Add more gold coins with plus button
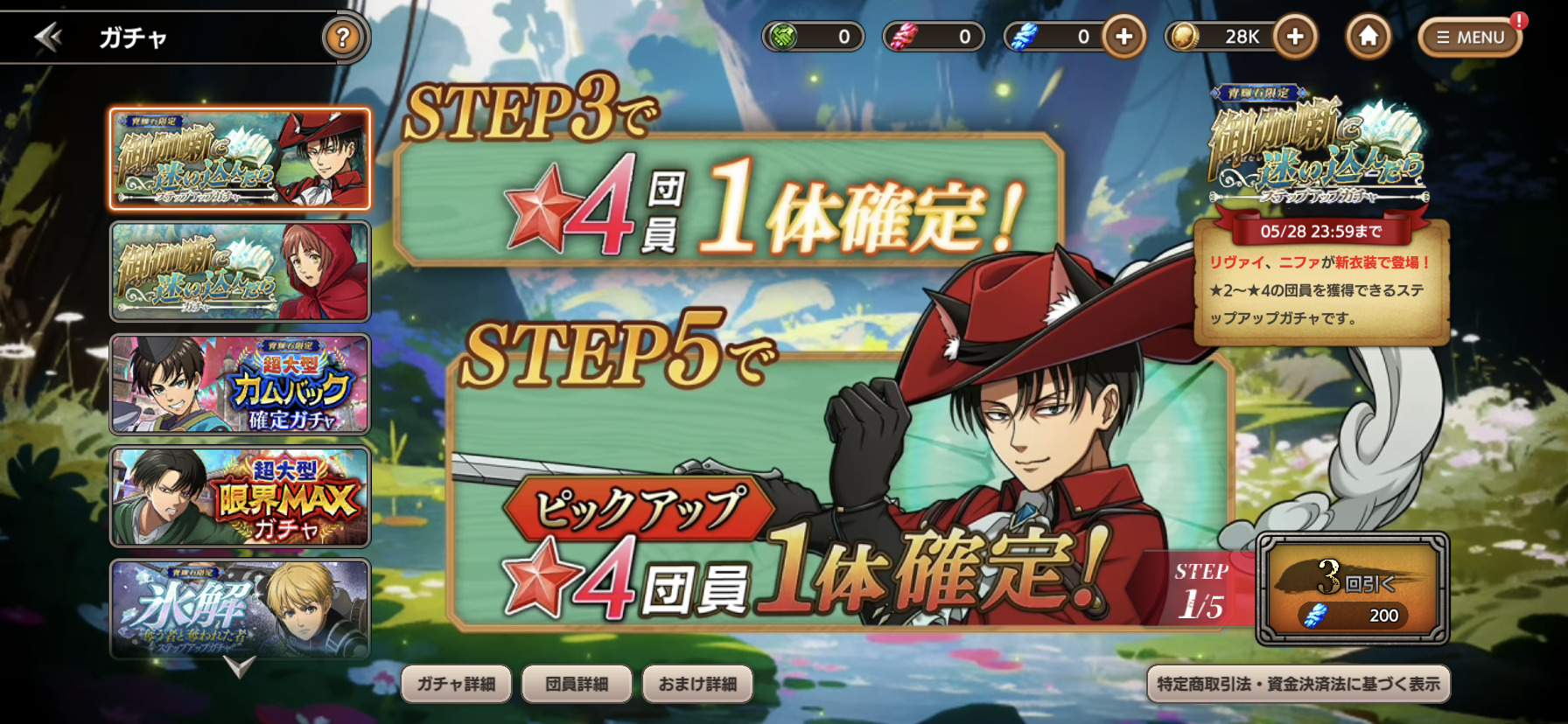The width and height of the screenshot is (1568, 724). [x=1295, y=37]
